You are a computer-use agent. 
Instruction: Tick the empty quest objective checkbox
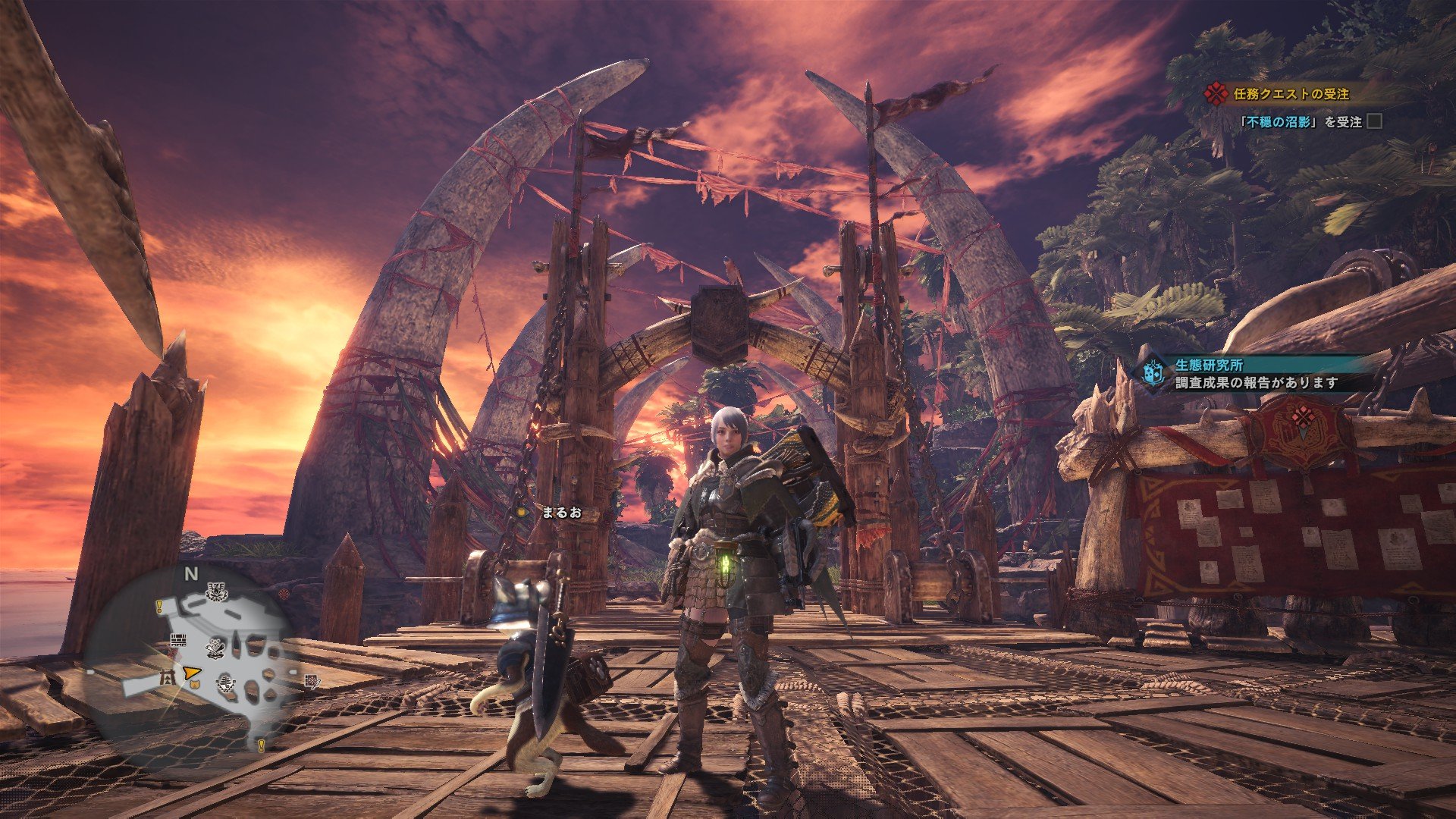tap(1373, 121)
